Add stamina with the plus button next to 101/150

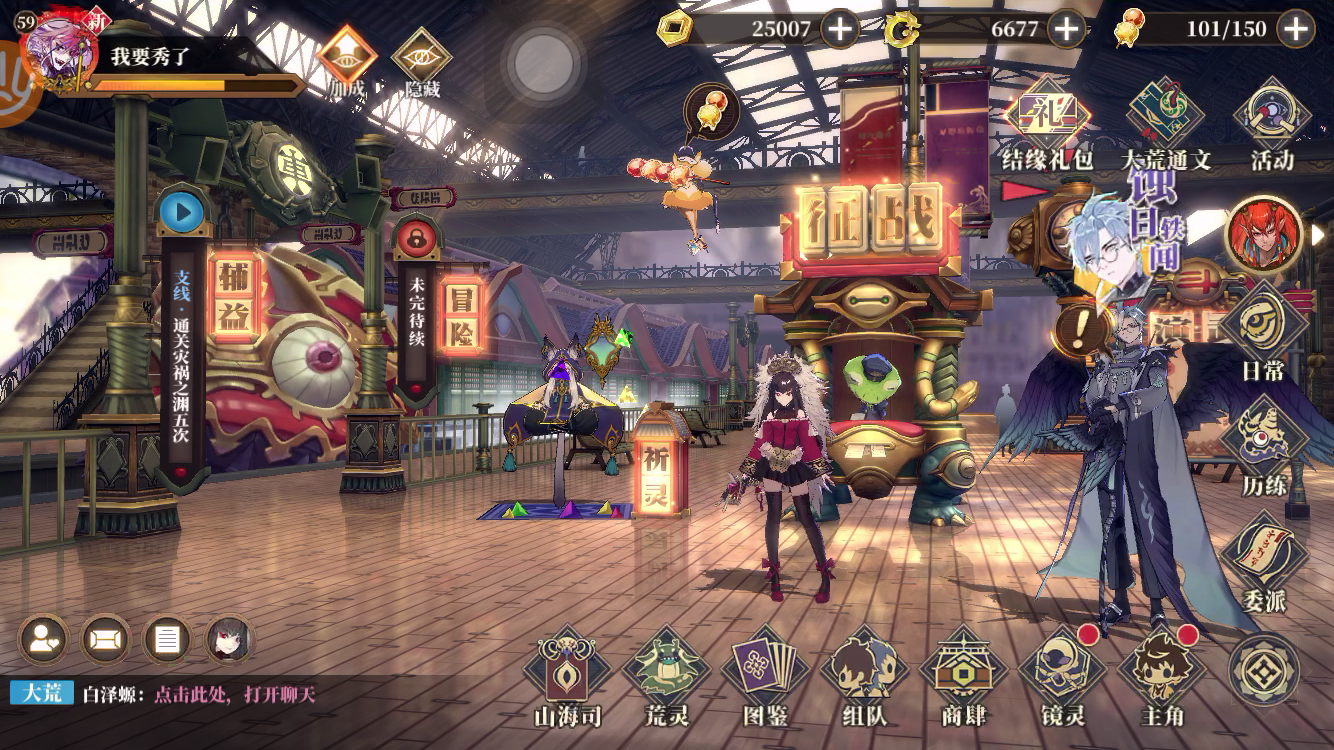1296,29
